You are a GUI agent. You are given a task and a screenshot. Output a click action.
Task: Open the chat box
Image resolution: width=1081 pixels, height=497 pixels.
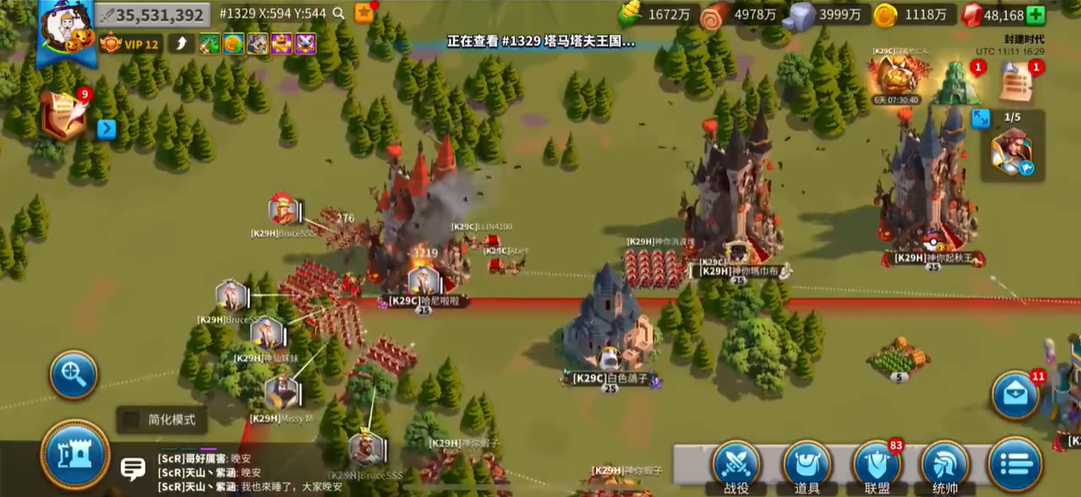(133, 468)
